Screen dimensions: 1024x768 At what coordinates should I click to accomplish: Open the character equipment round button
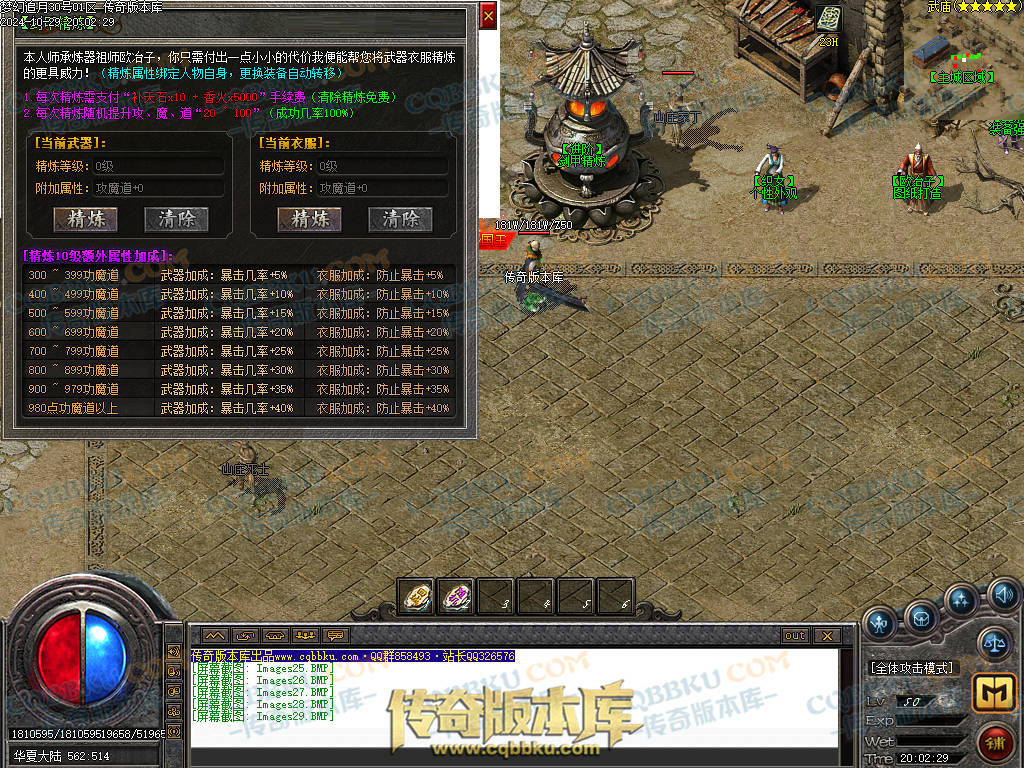(880, 623)
